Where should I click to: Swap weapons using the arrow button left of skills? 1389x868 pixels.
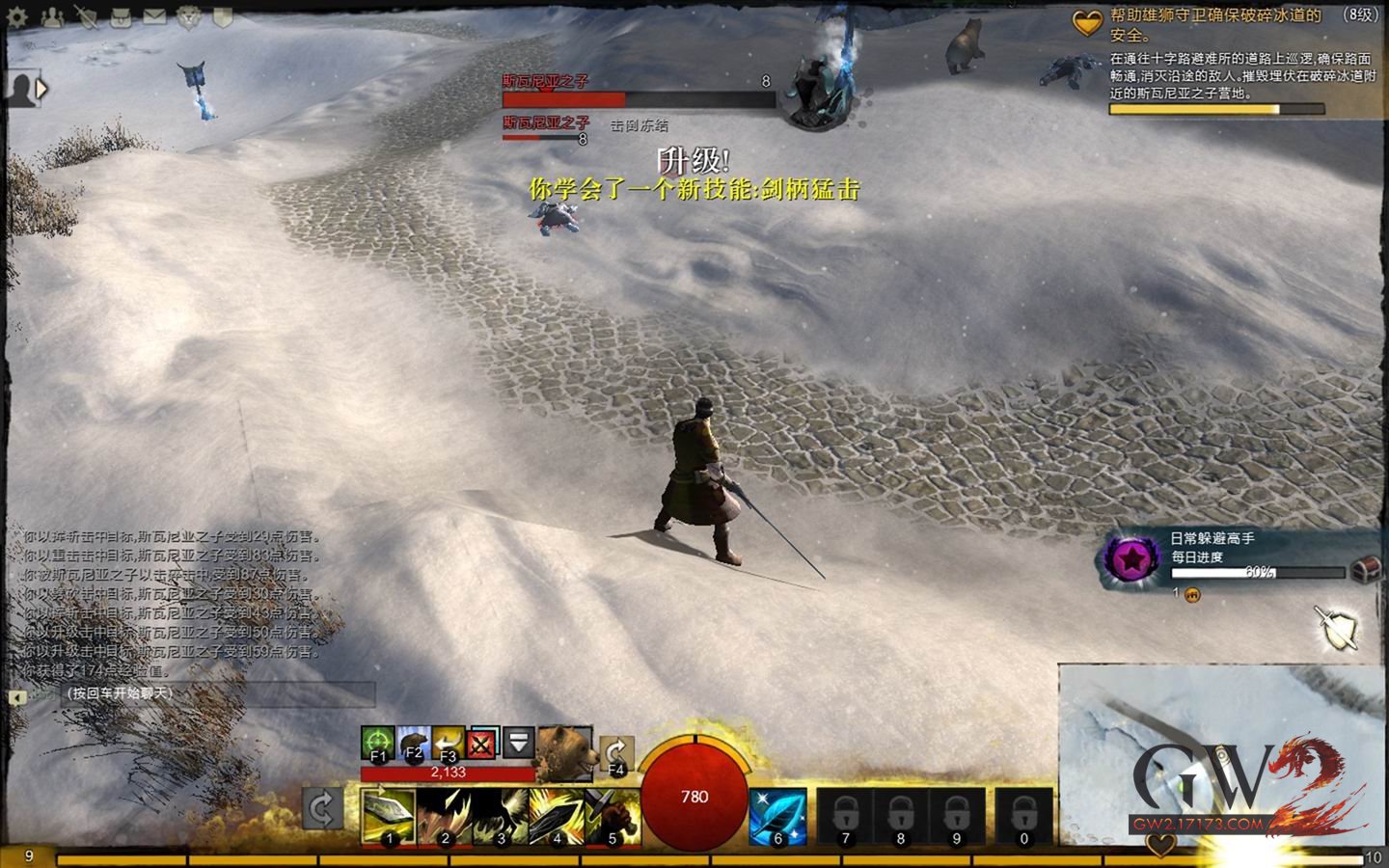pos(322,808)
